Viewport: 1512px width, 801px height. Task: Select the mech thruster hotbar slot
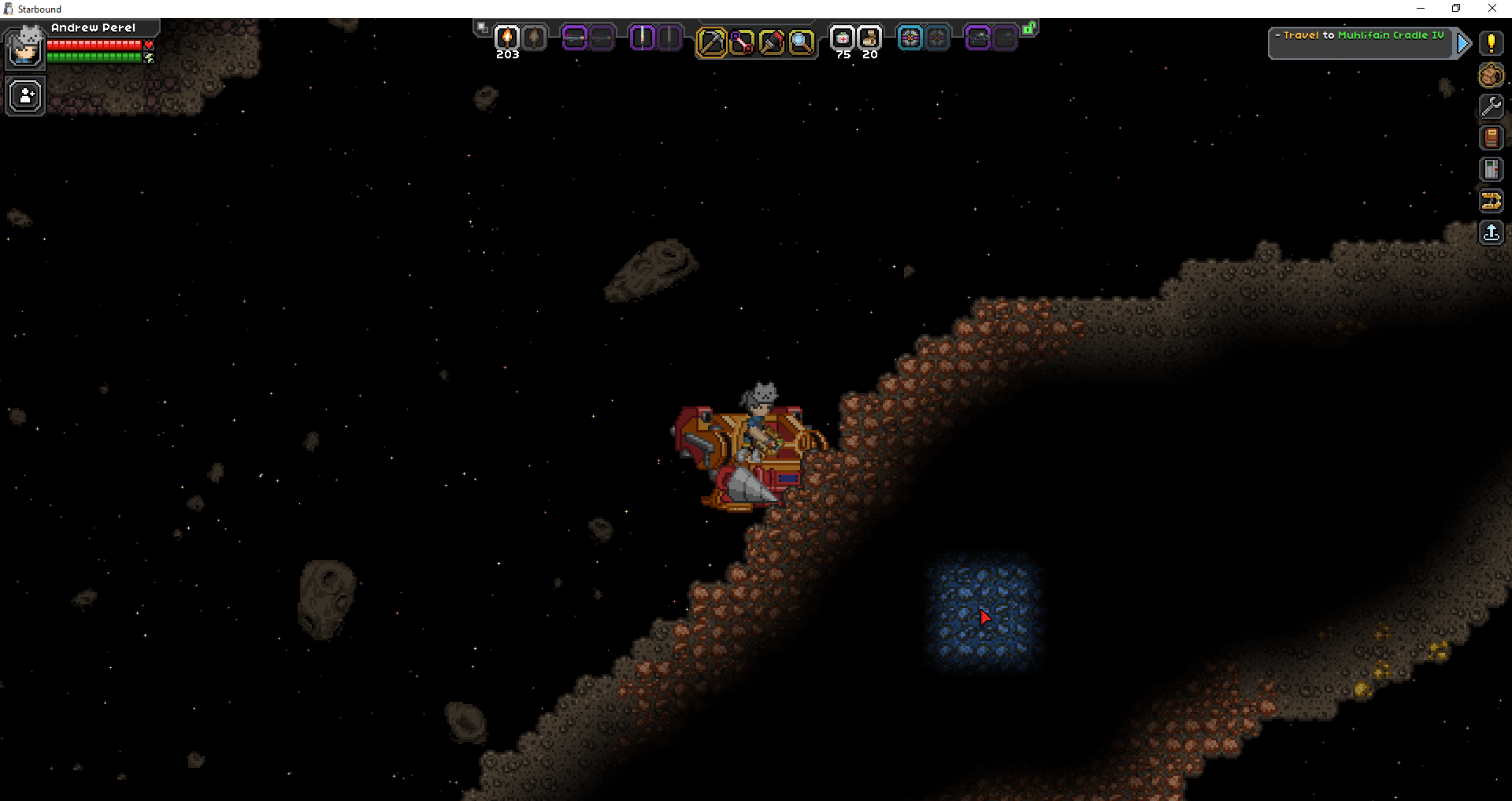coord(910,37)
